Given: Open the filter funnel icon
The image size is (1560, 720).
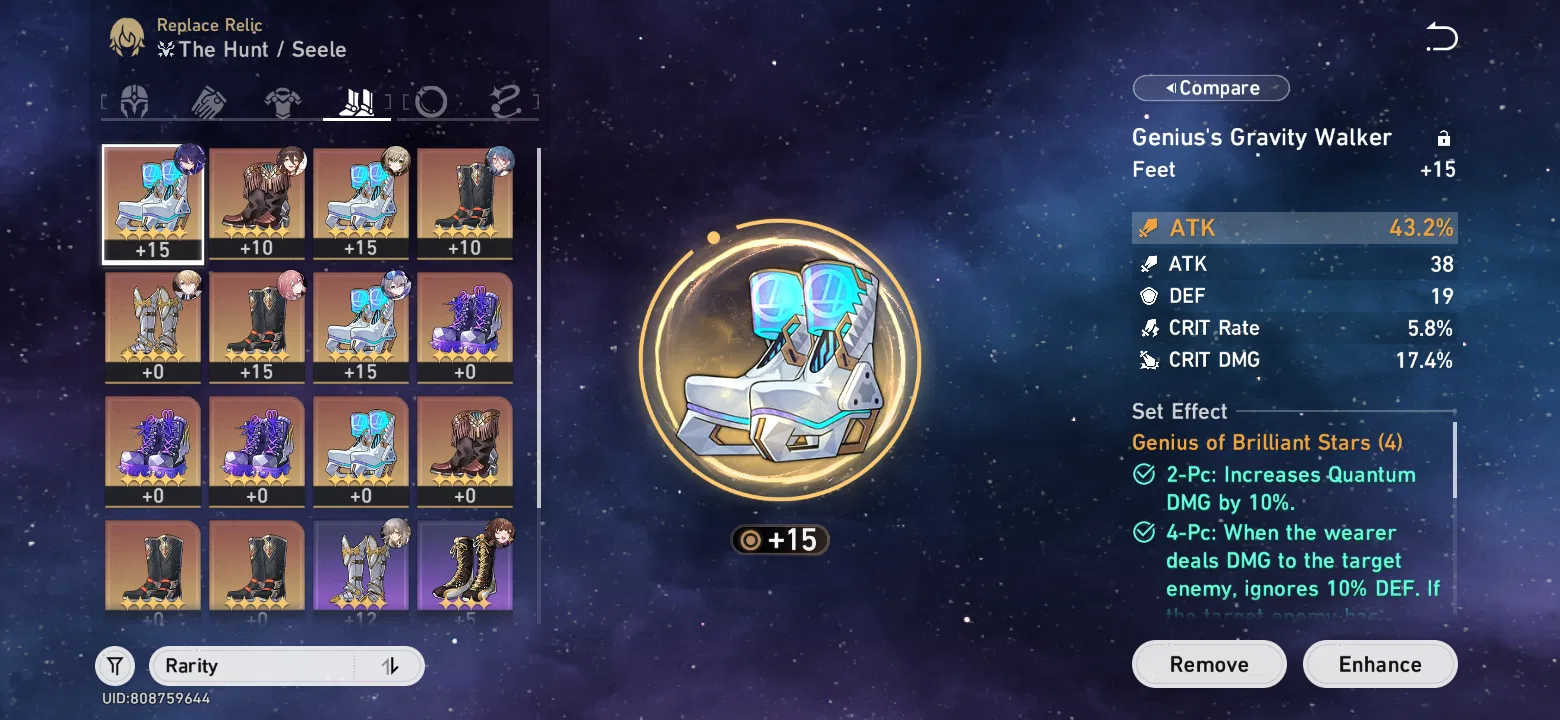Looking at the screenshot, I should point(114,664).
